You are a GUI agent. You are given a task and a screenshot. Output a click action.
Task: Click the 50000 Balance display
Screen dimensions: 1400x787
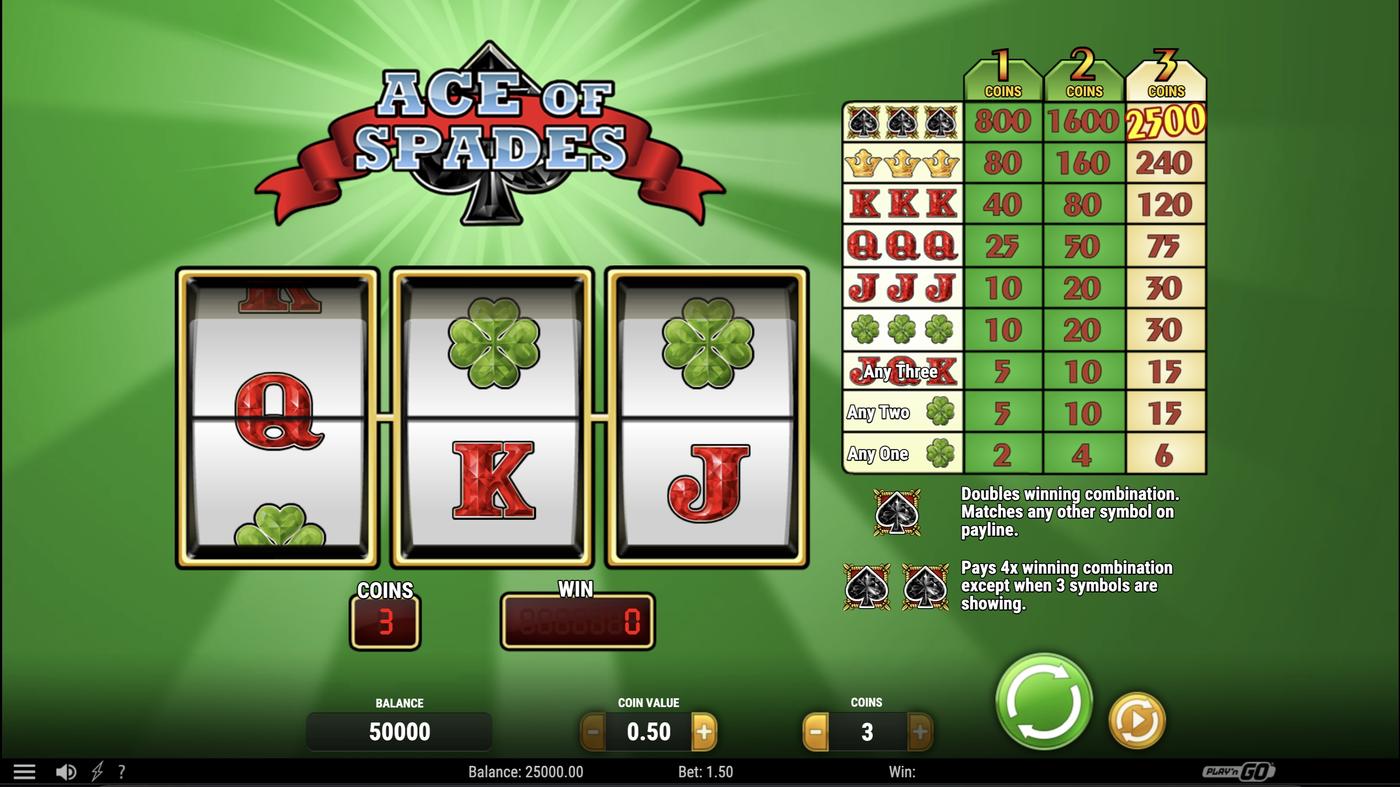(399, 731)
